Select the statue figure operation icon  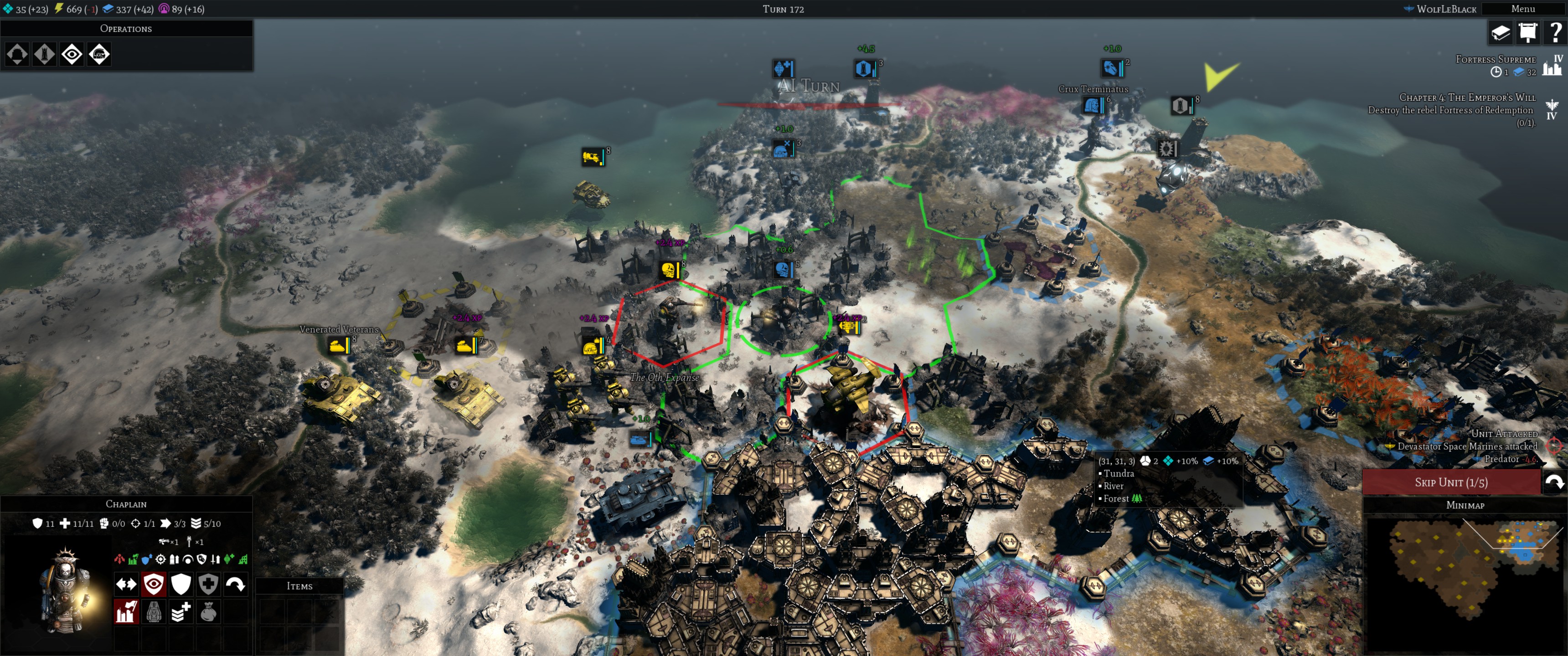click(44, 55)
